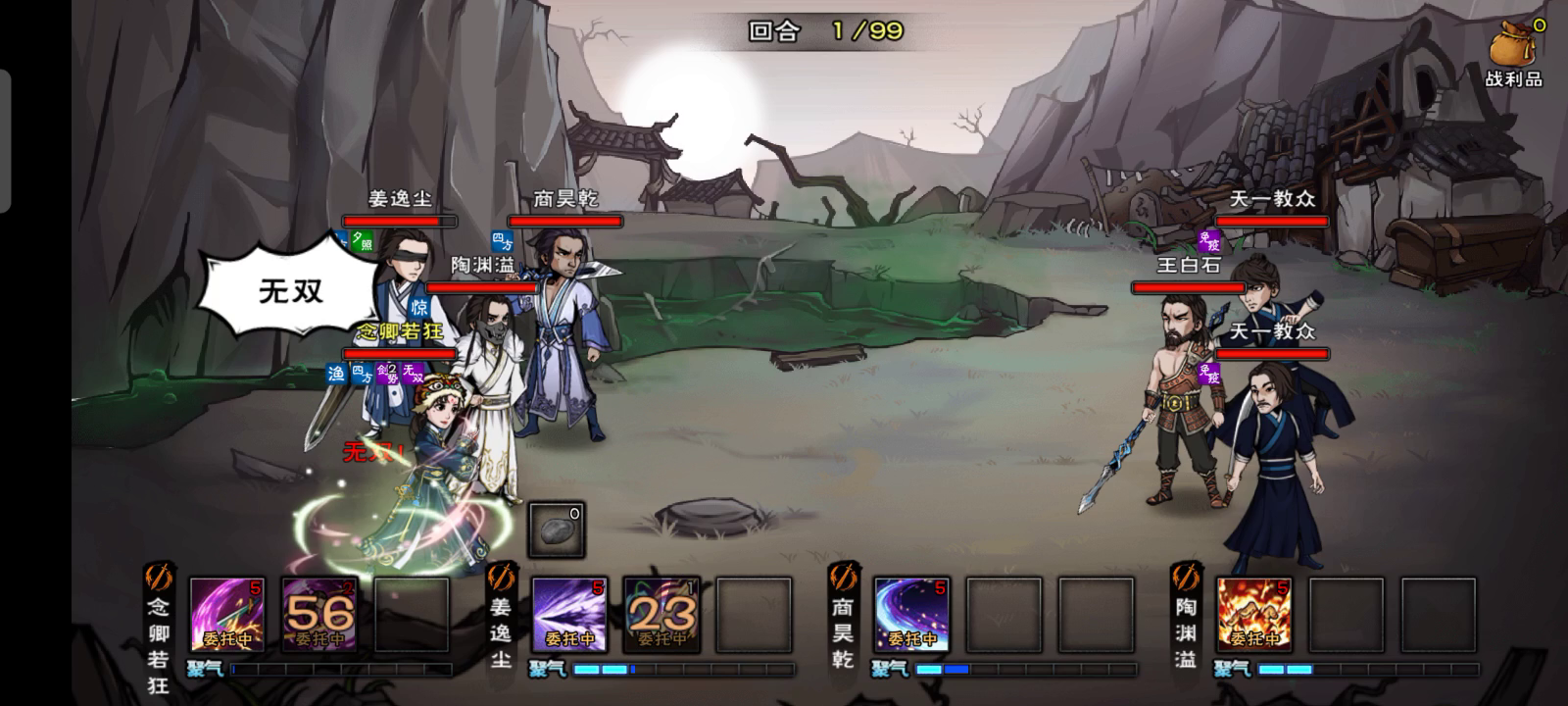Toggle the sword emblem above 念卿若狂's name
The image size is (1568, 706).
coord(159,576)
